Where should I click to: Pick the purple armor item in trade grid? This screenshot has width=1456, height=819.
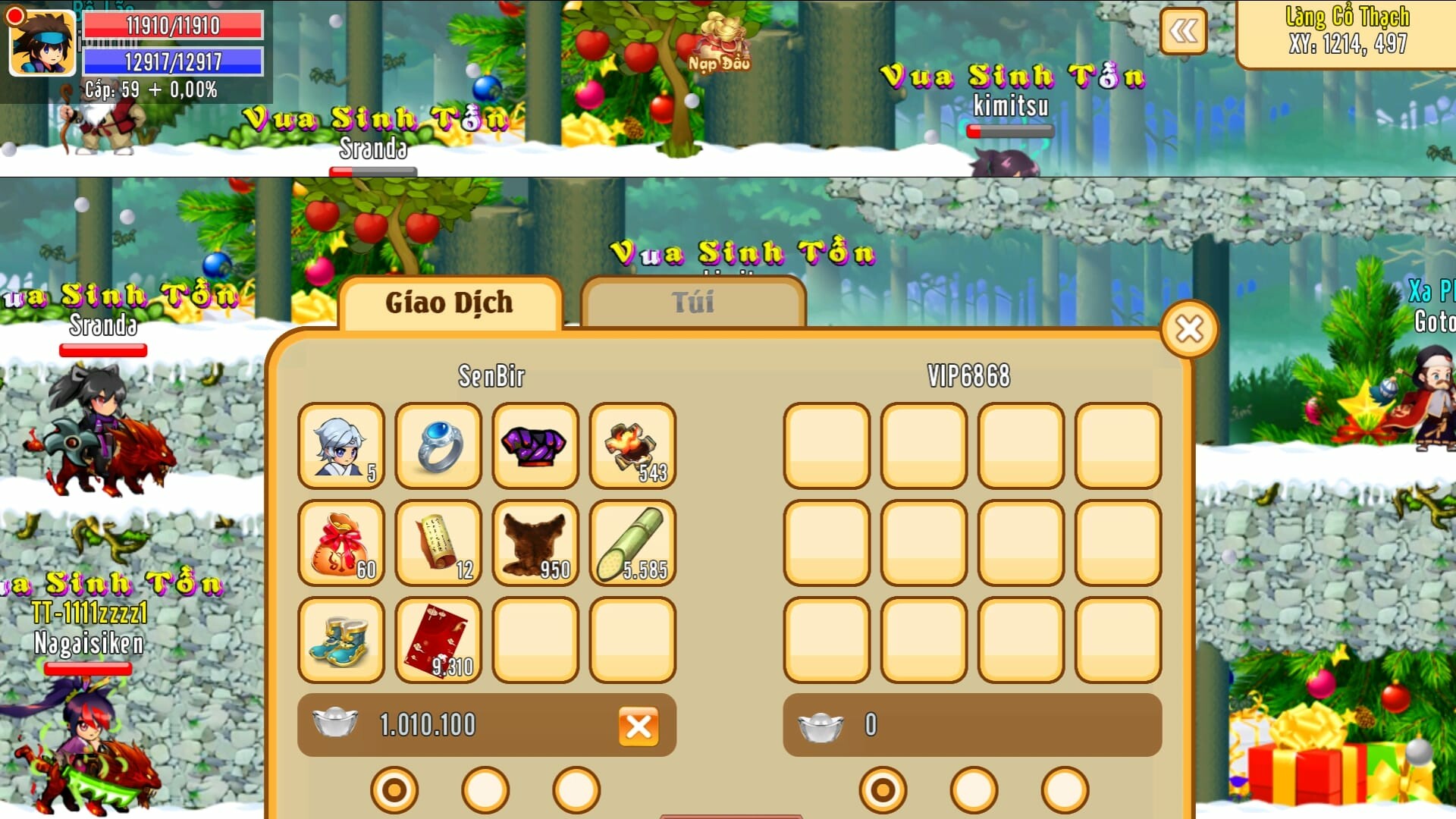[535, 447]
